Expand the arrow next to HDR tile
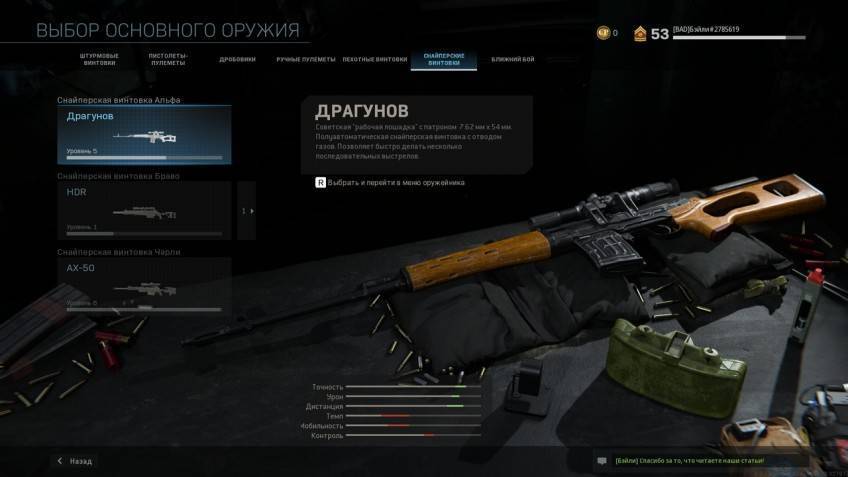The image size is (848, 477). coord(248,211)
